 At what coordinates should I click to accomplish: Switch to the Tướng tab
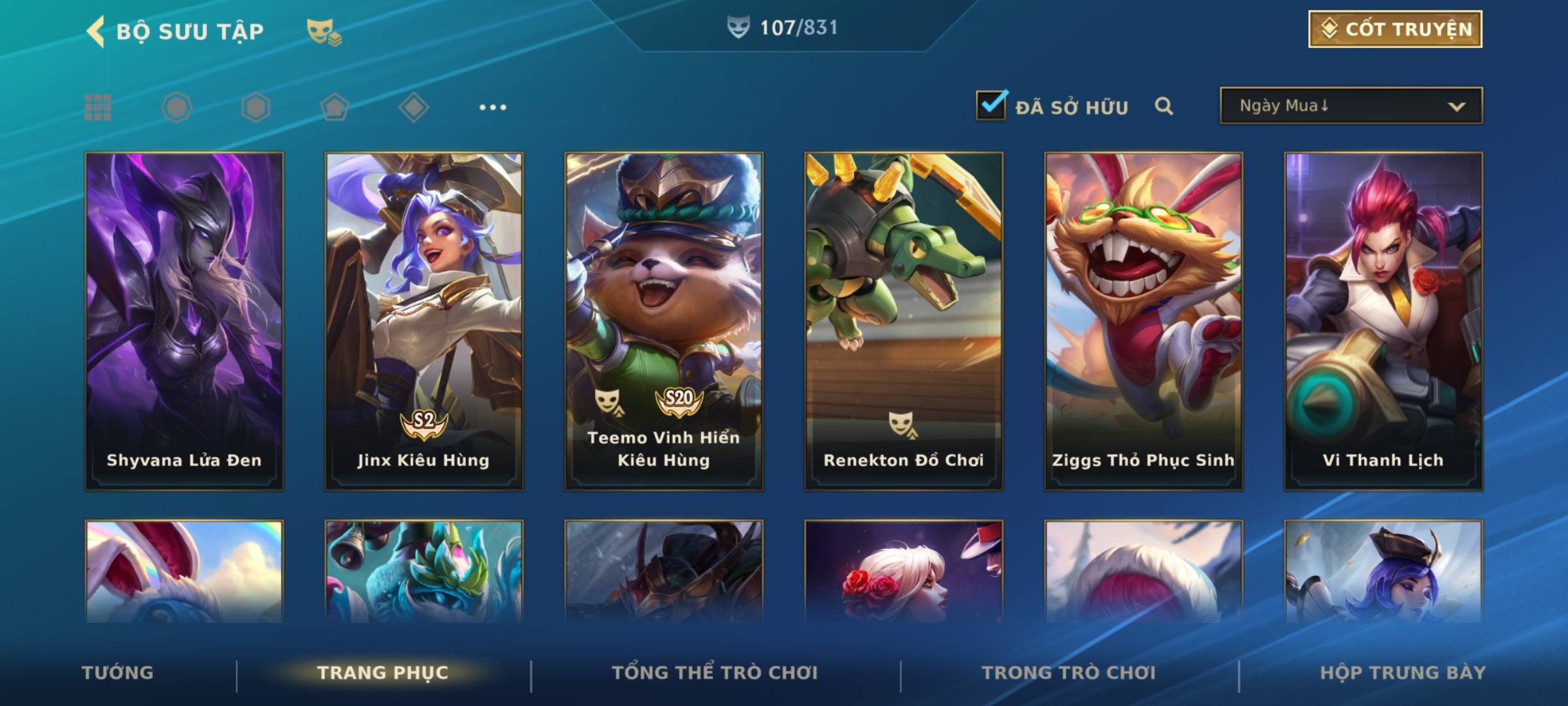[118, 673]
